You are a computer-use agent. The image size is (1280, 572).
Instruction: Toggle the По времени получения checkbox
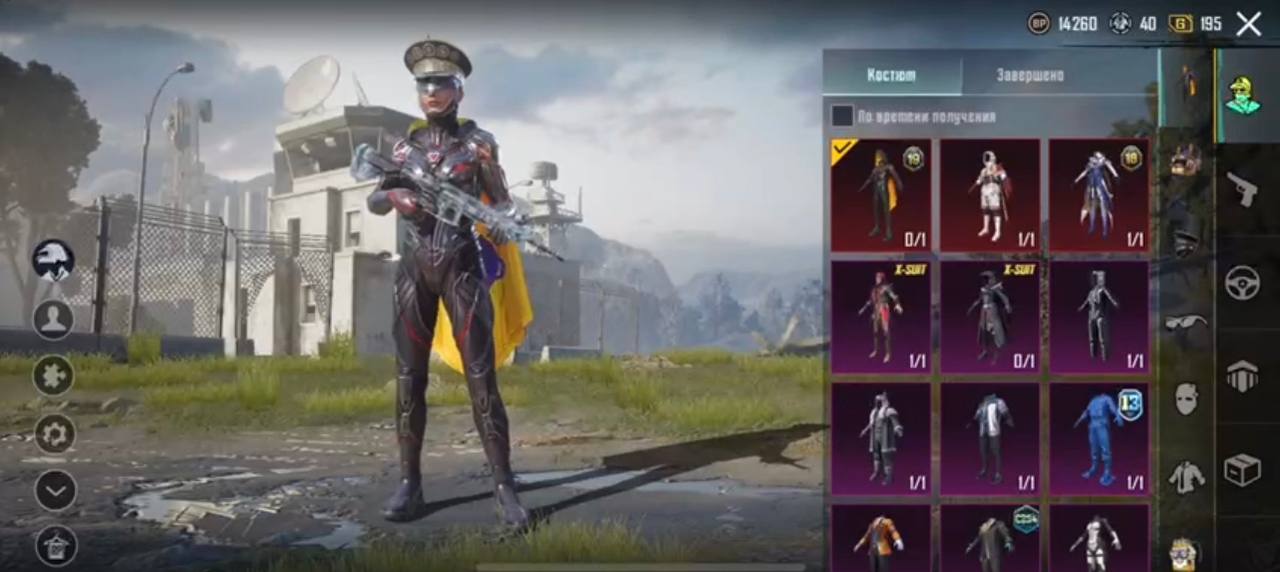pos(843,116)
